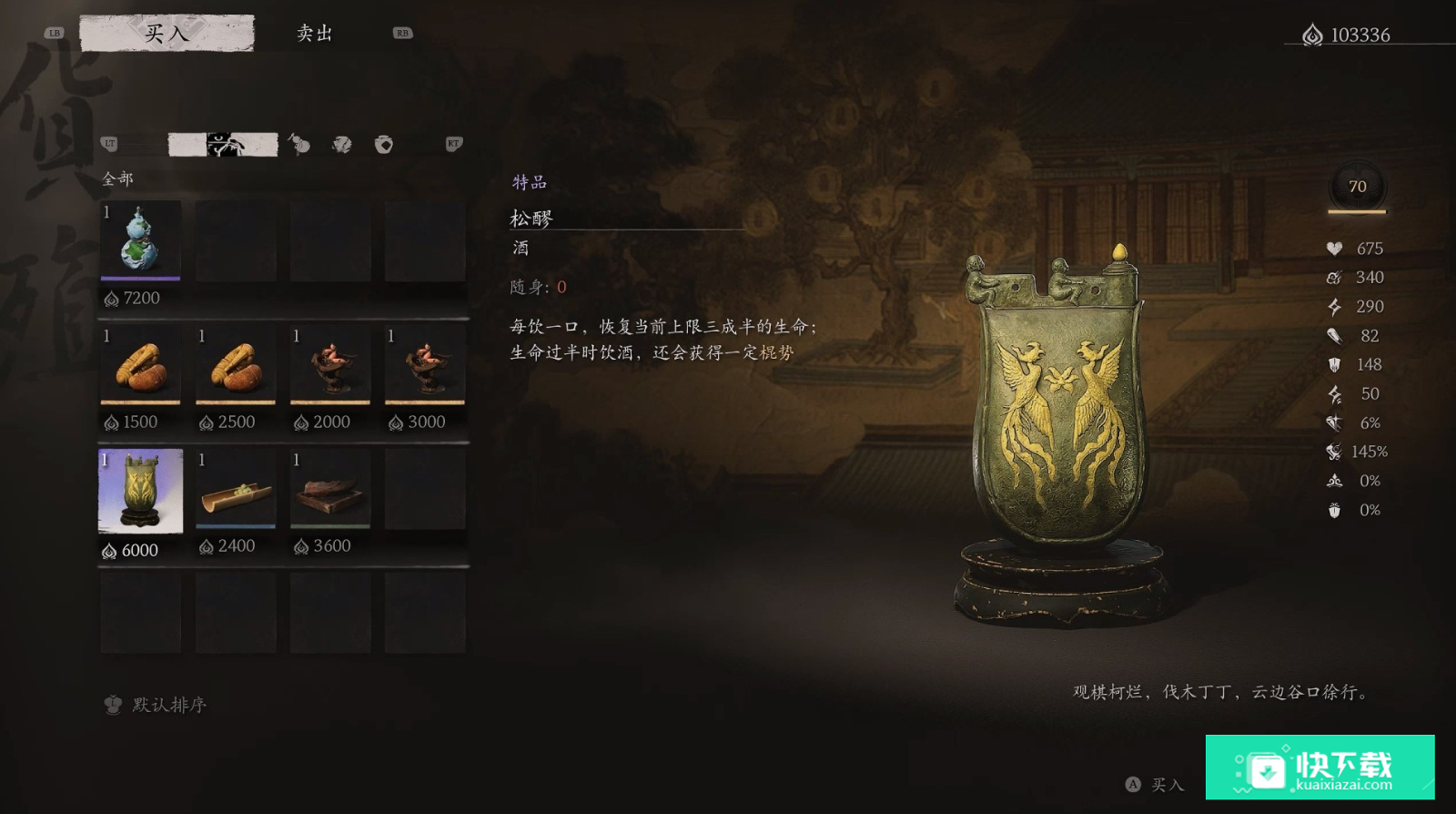Select the highlighted all-items category tab
The height and width of the screenshot is (814, 1456).
(223, 144)
